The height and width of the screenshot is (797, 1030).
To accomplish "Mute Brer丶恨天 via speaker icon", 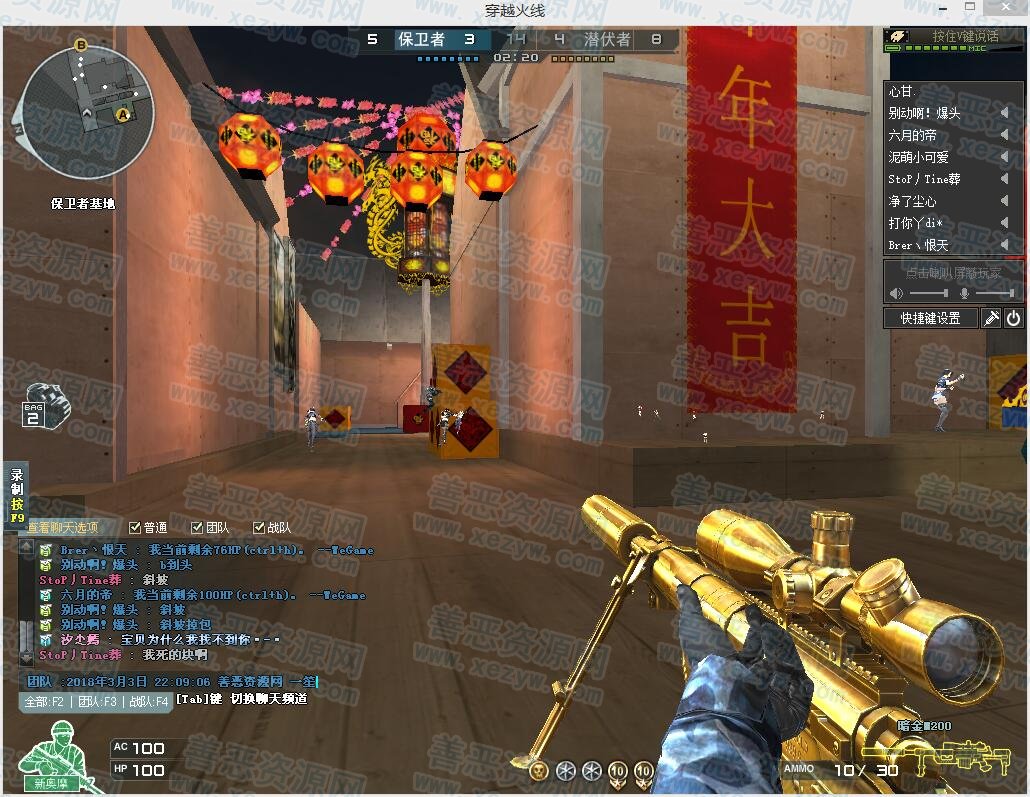I will point(1004,245).
